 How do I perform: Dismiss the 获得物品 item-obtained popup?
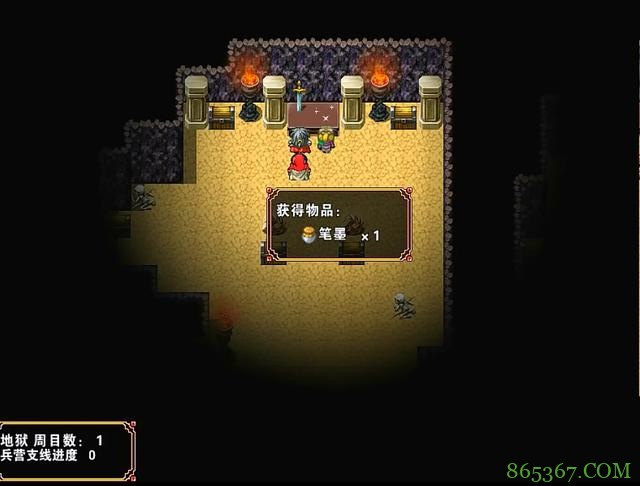click(341, 224)
